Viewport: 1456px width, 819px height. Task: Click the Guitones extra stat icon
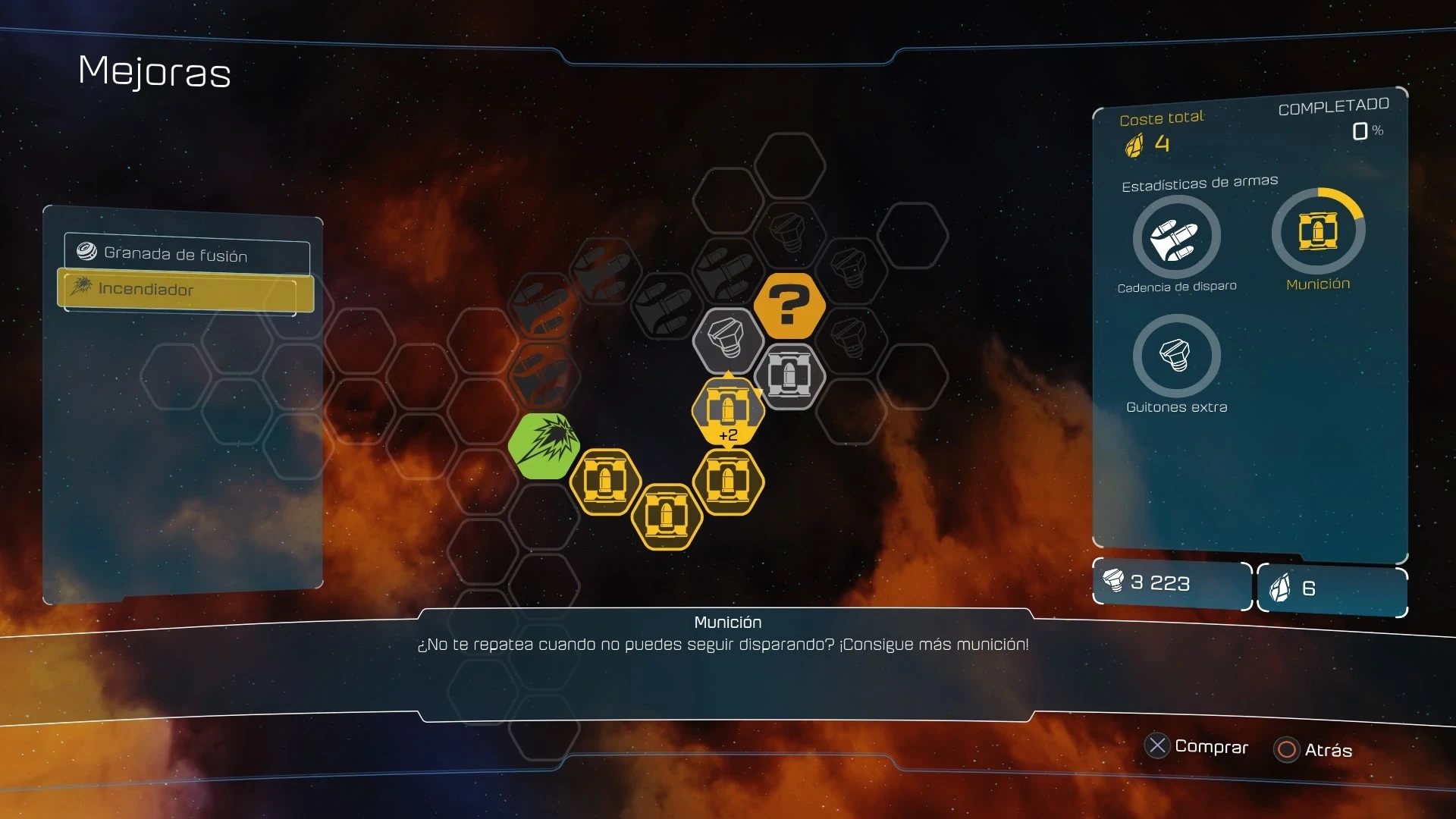(1176, 356)
